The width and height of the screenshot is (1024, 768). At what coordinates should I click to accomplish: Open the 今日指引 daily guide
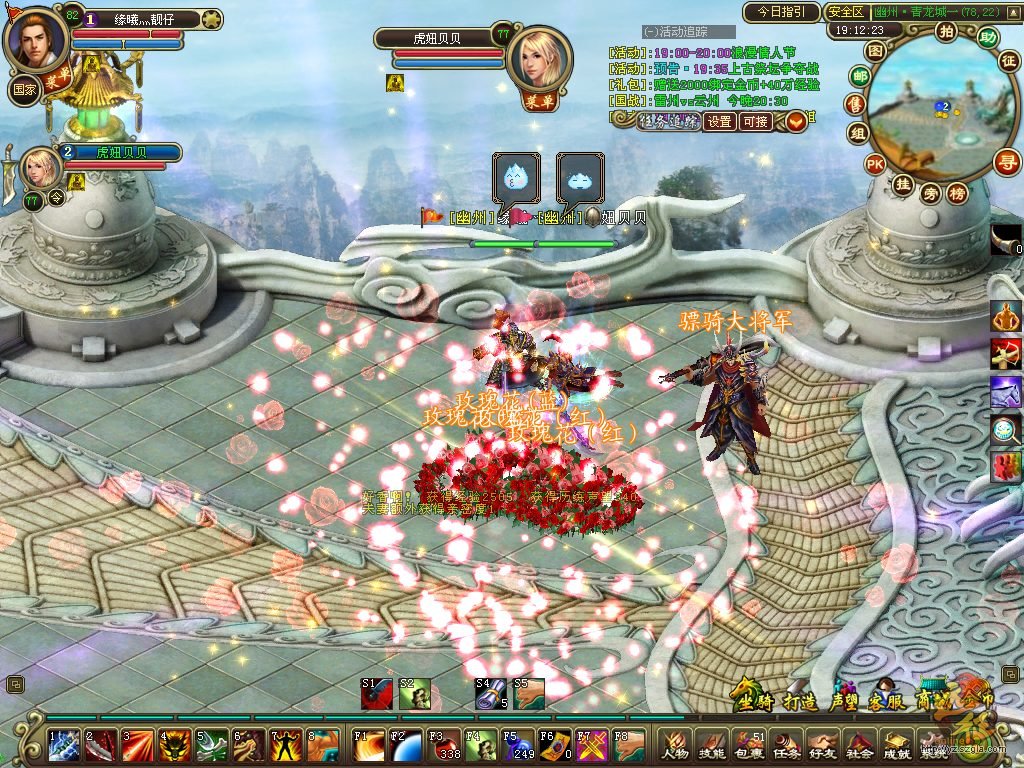(781, 12)
